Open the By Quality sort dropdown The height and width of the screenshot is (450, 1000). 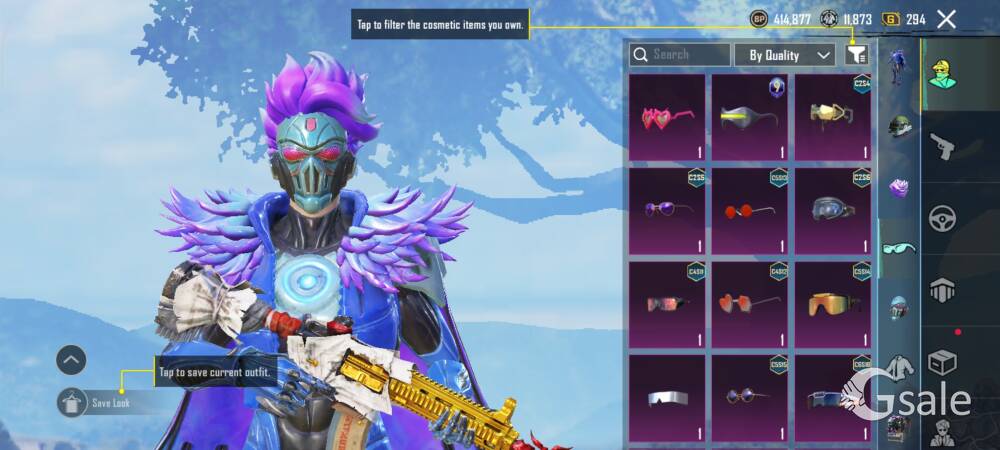coord(784,55)
